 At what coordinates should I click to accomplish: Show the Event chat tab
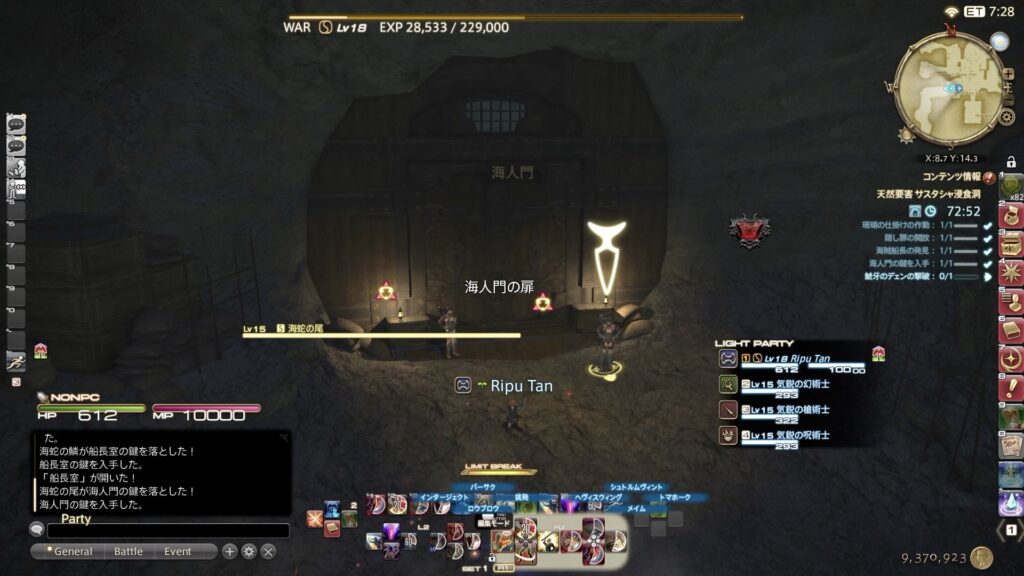(x=178, y=551)
